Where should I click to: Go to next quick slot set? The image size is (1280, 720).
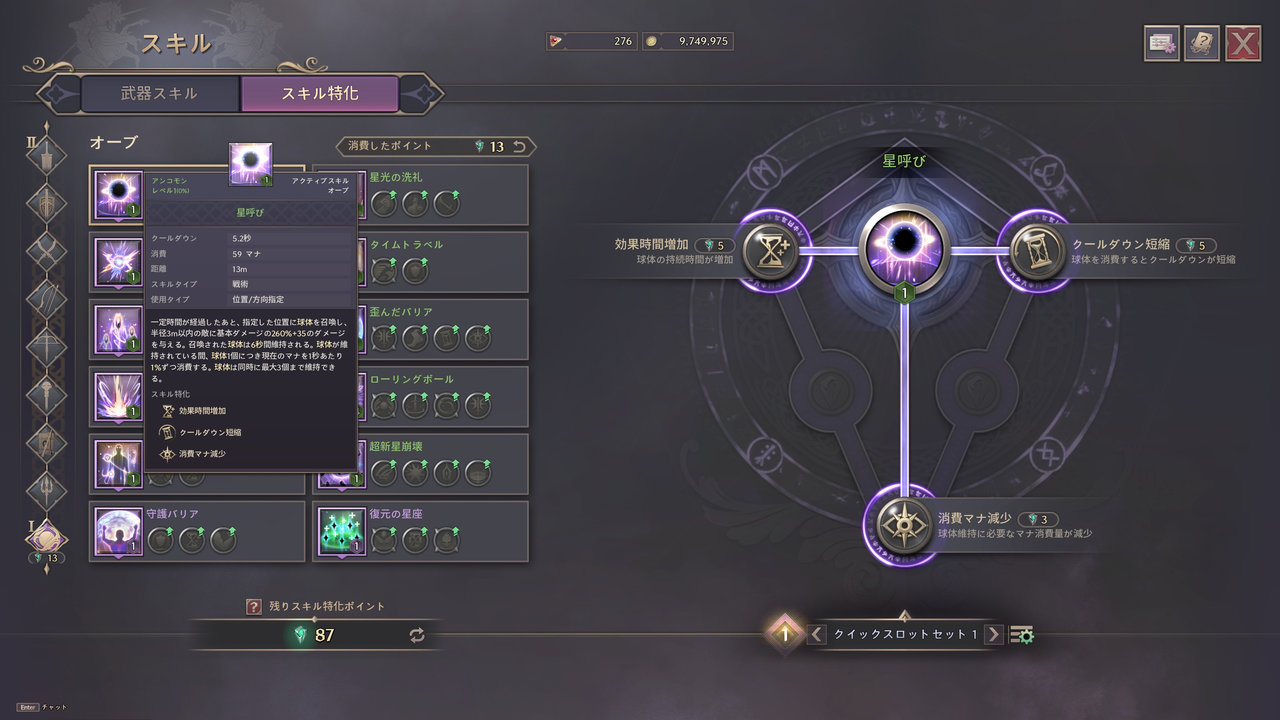pos(993,634)
